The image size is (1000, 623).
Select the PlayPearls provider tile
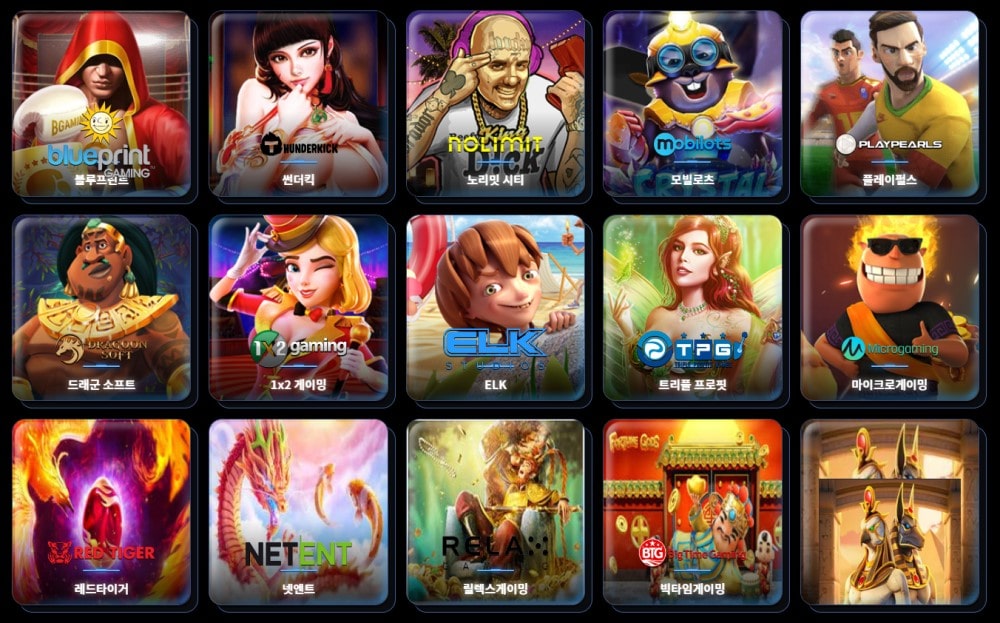(x=889, y=104)
